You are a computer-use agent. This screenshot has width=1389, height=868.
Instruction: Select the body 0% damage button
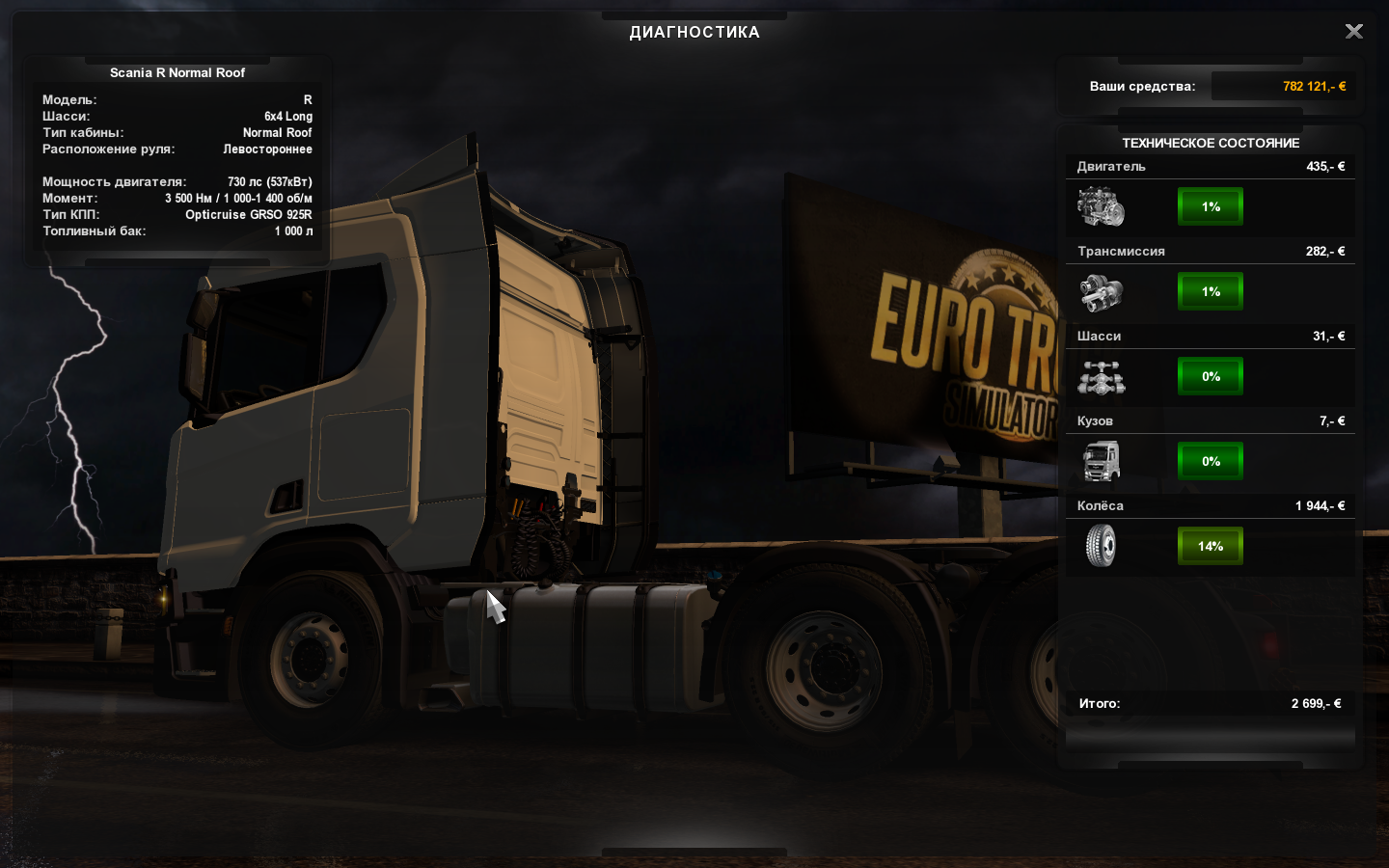coord(1211,461)
